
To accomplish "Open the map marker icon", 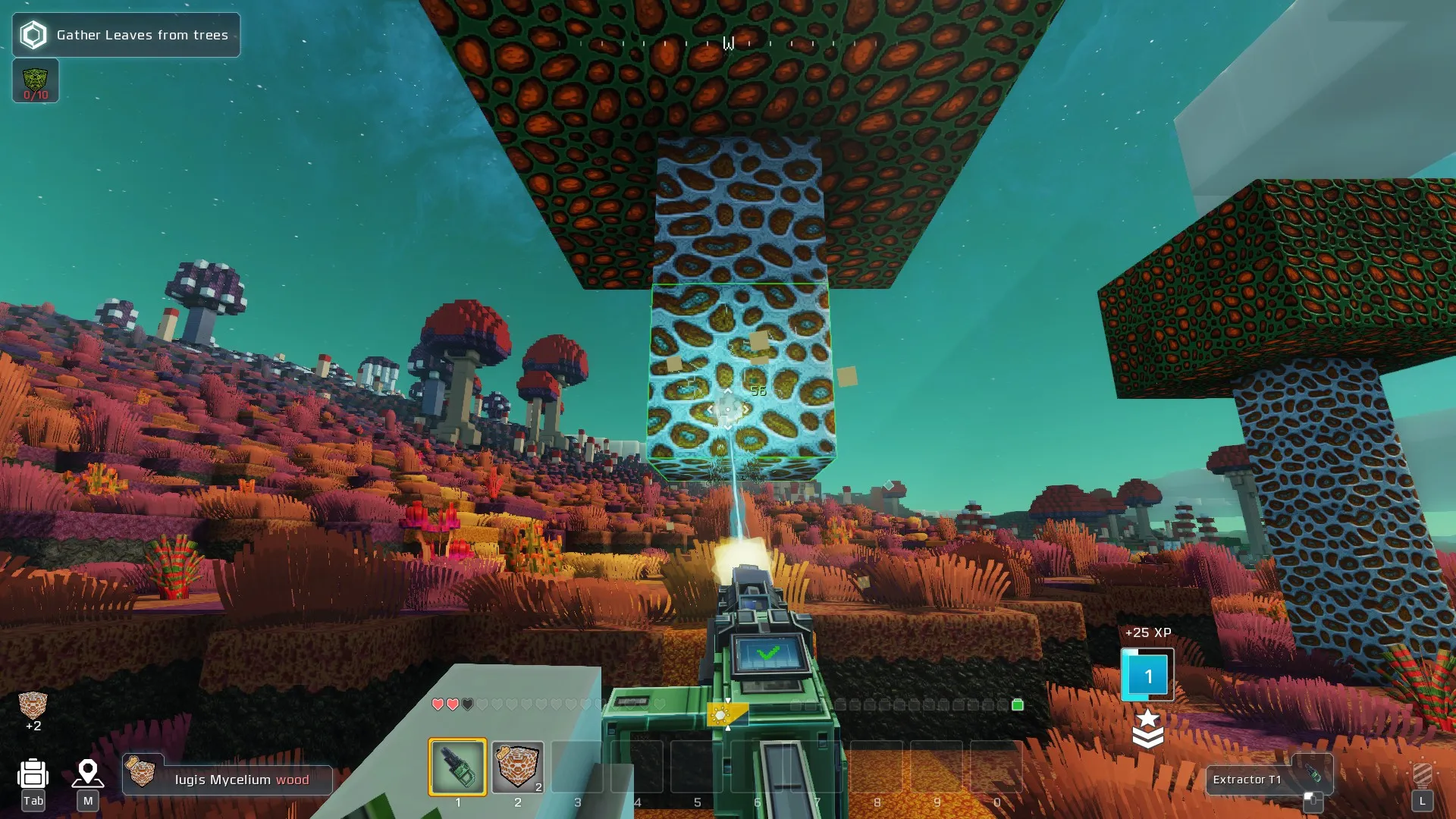I will coord(88,774).
